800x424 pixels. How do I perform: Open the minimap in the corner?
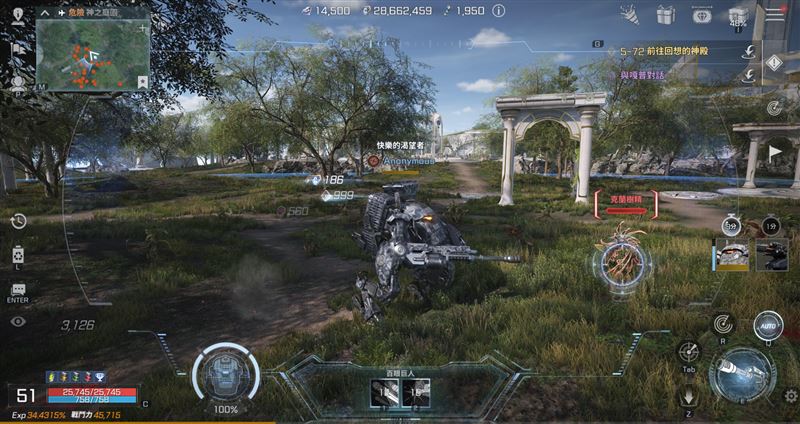(92, 51)
